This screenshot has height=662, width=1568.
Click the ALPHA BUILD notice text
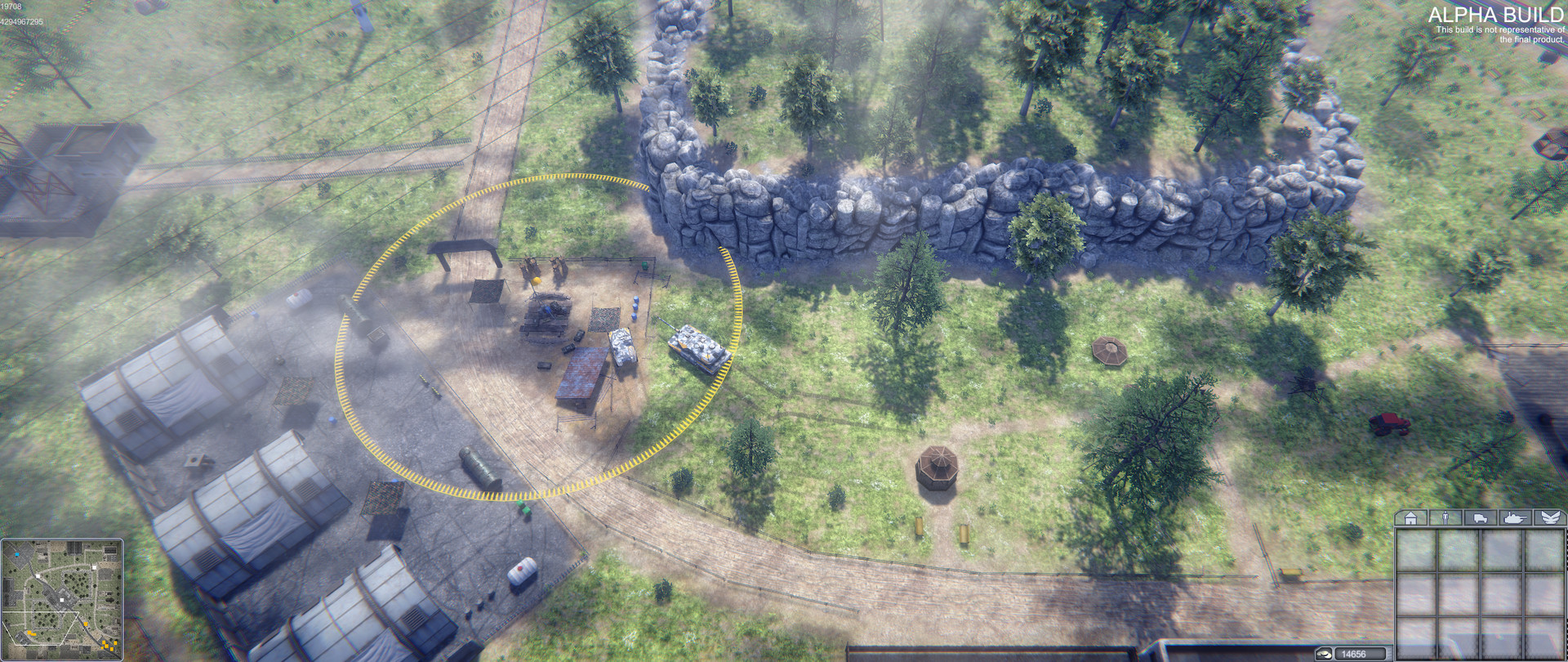pyautogui.click(x=1499, y=14)
